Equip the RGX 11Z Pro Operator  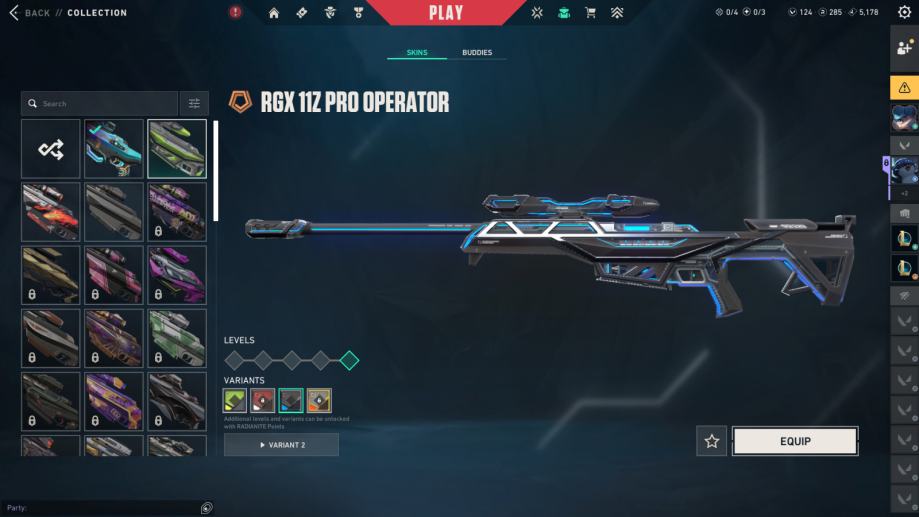795,441
